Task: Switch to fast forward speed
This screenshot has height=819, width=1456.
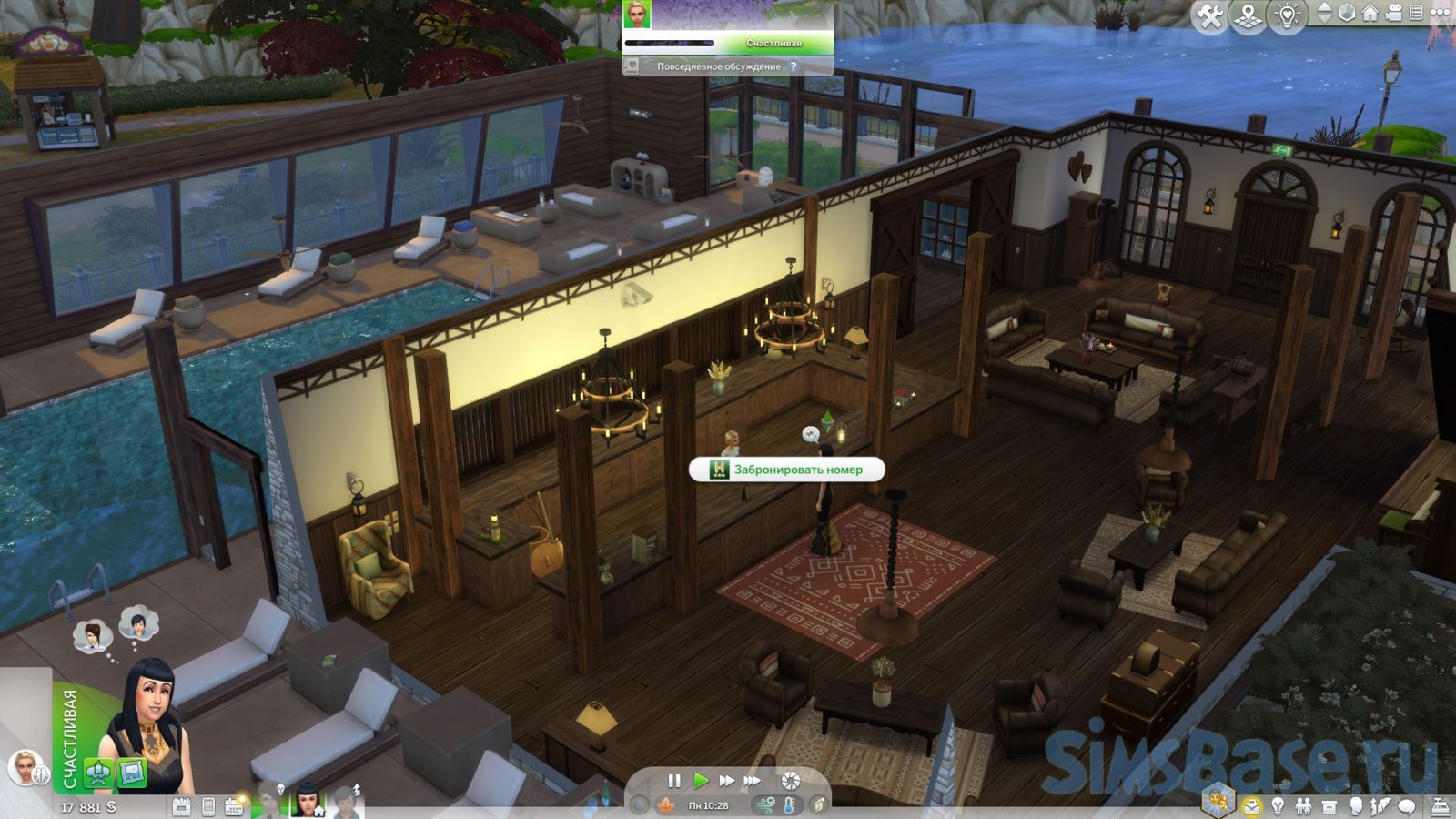Action: pyautogui.click(x=726, y=781)
